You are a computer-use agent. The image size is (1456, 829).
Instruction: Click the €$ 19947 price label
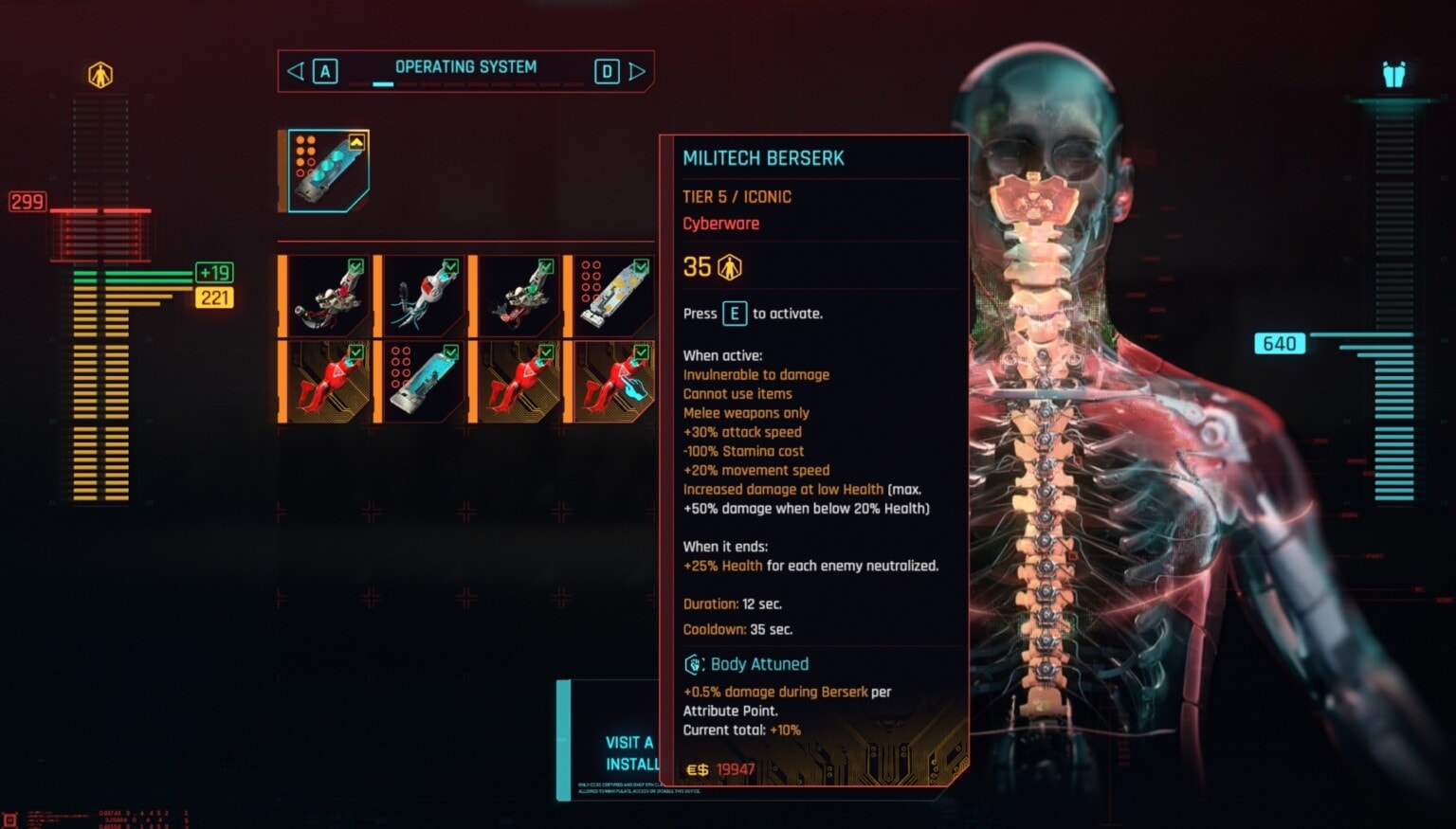tap(720, 768)
